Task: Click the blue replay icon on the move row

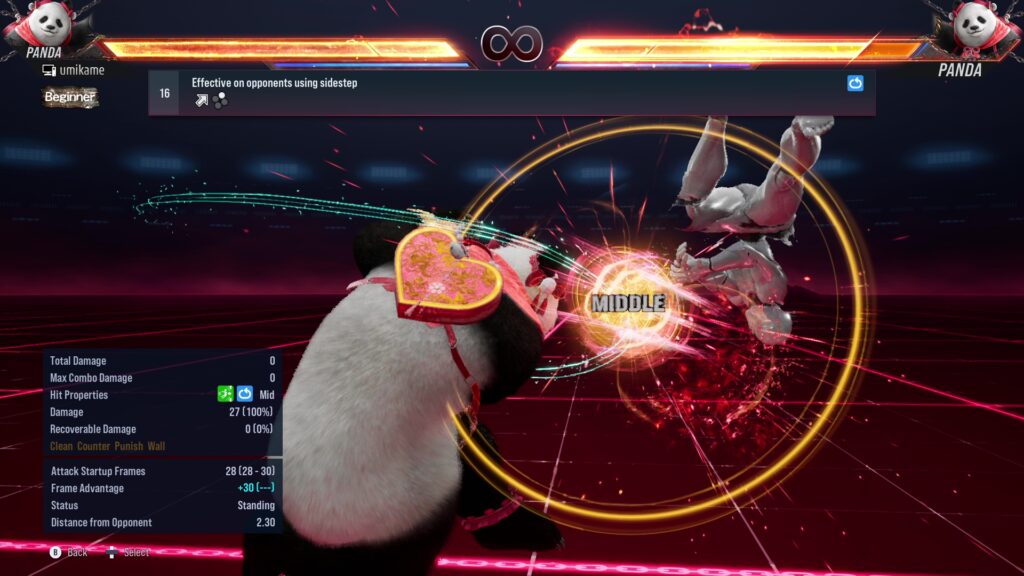Action: coord(855,84)
